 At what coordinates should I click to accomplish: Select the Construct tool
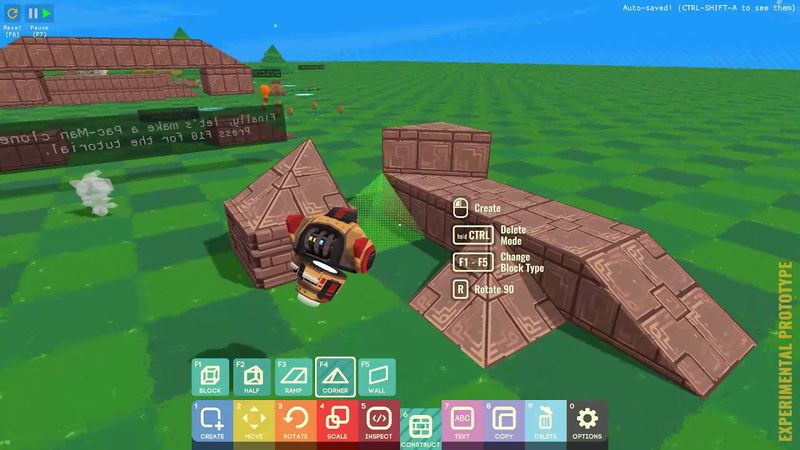point(421,427)
